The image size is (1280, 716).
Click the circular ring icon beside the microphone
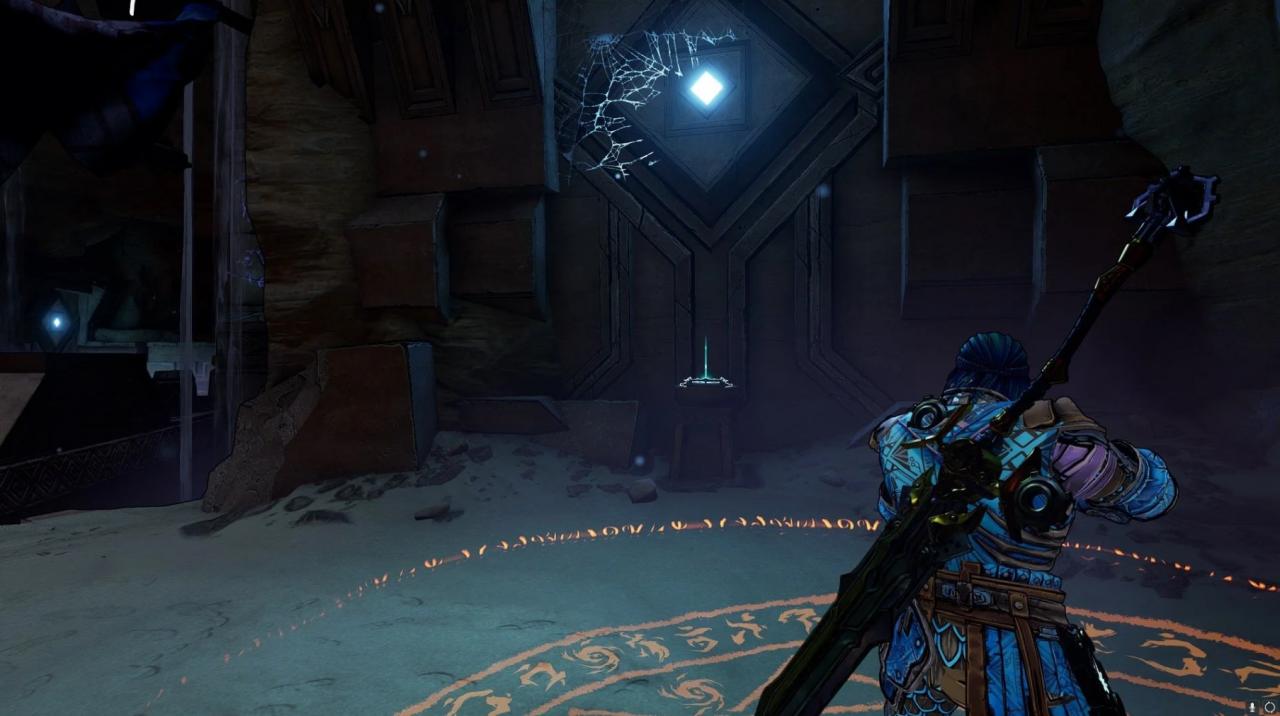1269,706
